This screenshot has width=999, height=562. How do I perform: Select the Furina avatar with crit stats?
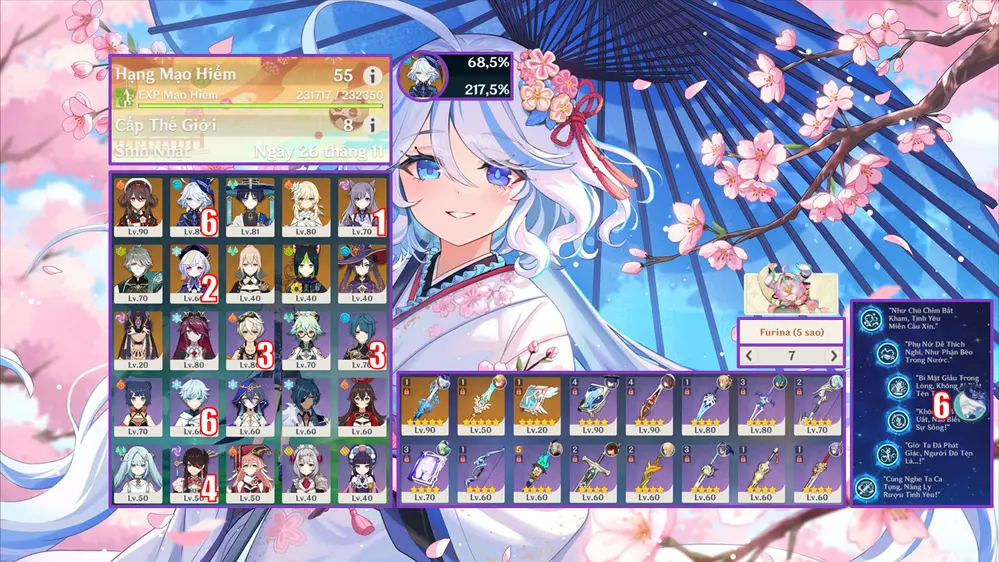(x=422, y=77)
